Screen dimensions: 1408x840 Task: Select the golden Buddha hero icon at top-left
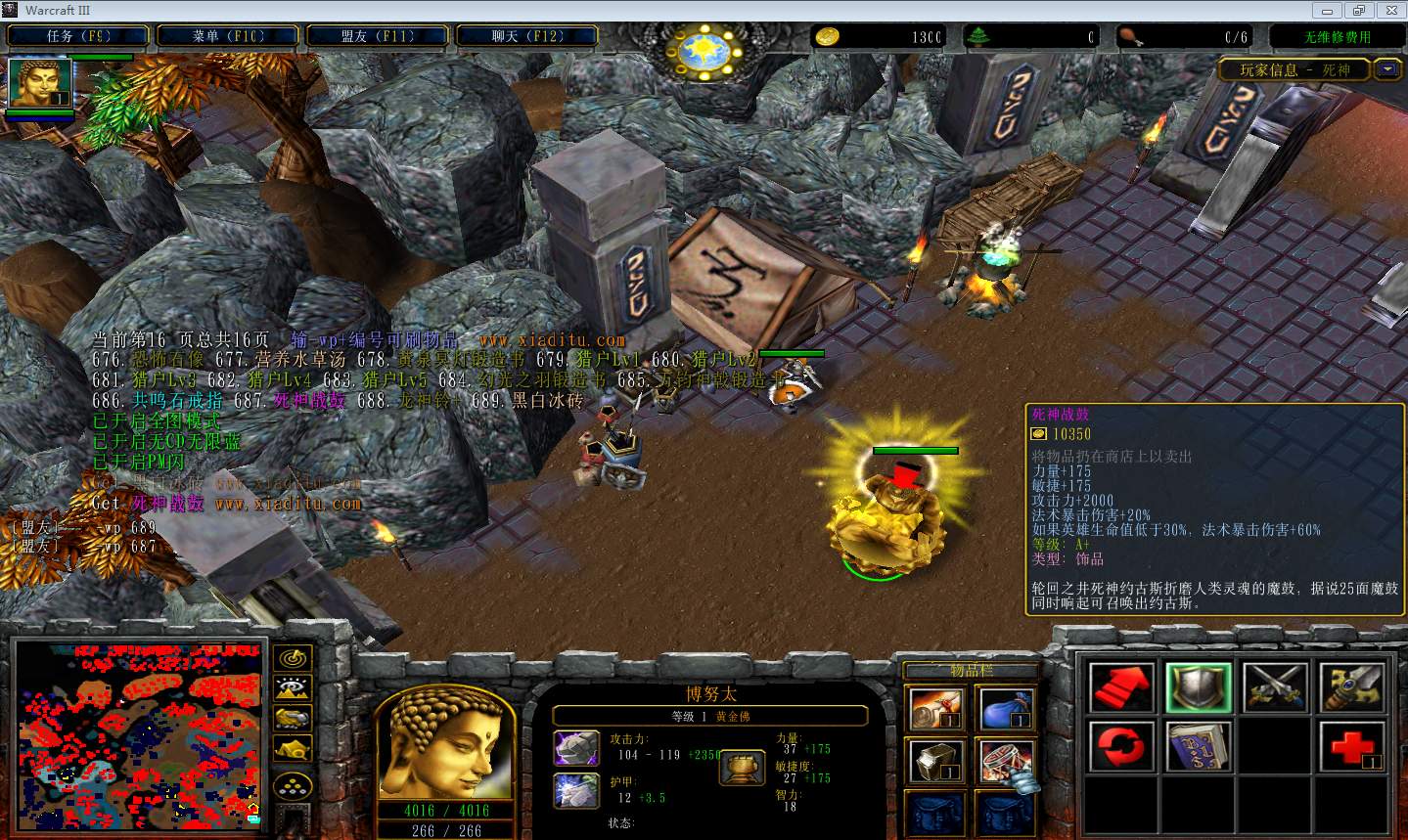(x=40, y=83)
